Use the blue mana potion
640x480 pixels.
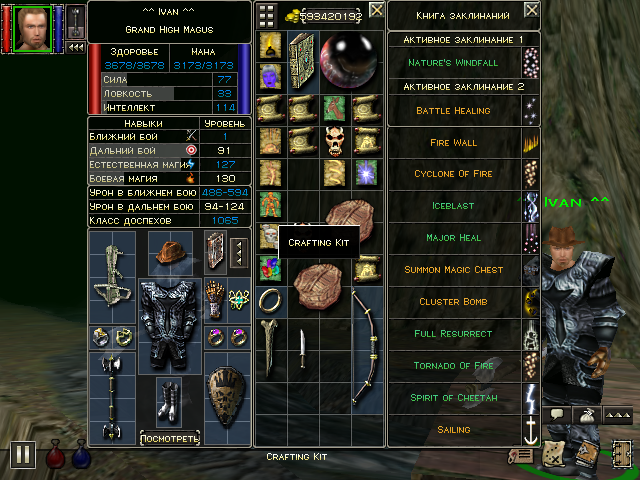click(x=80, y=457)
